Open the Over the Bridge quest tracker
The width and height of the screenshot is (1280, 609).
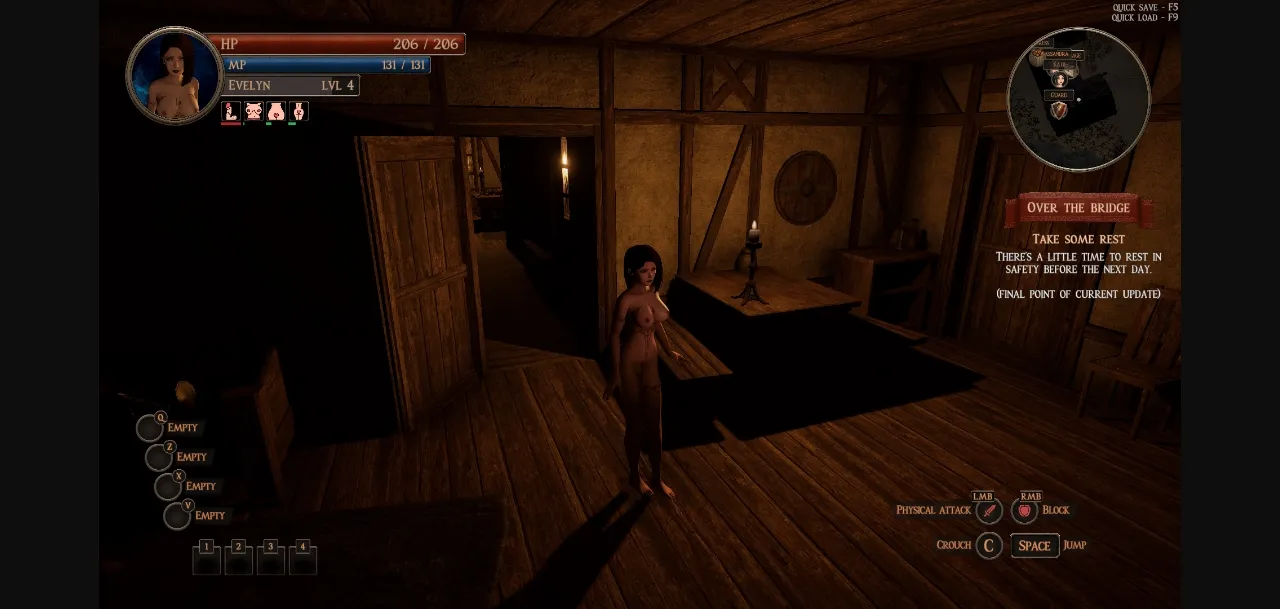(x=1078, y=208)
